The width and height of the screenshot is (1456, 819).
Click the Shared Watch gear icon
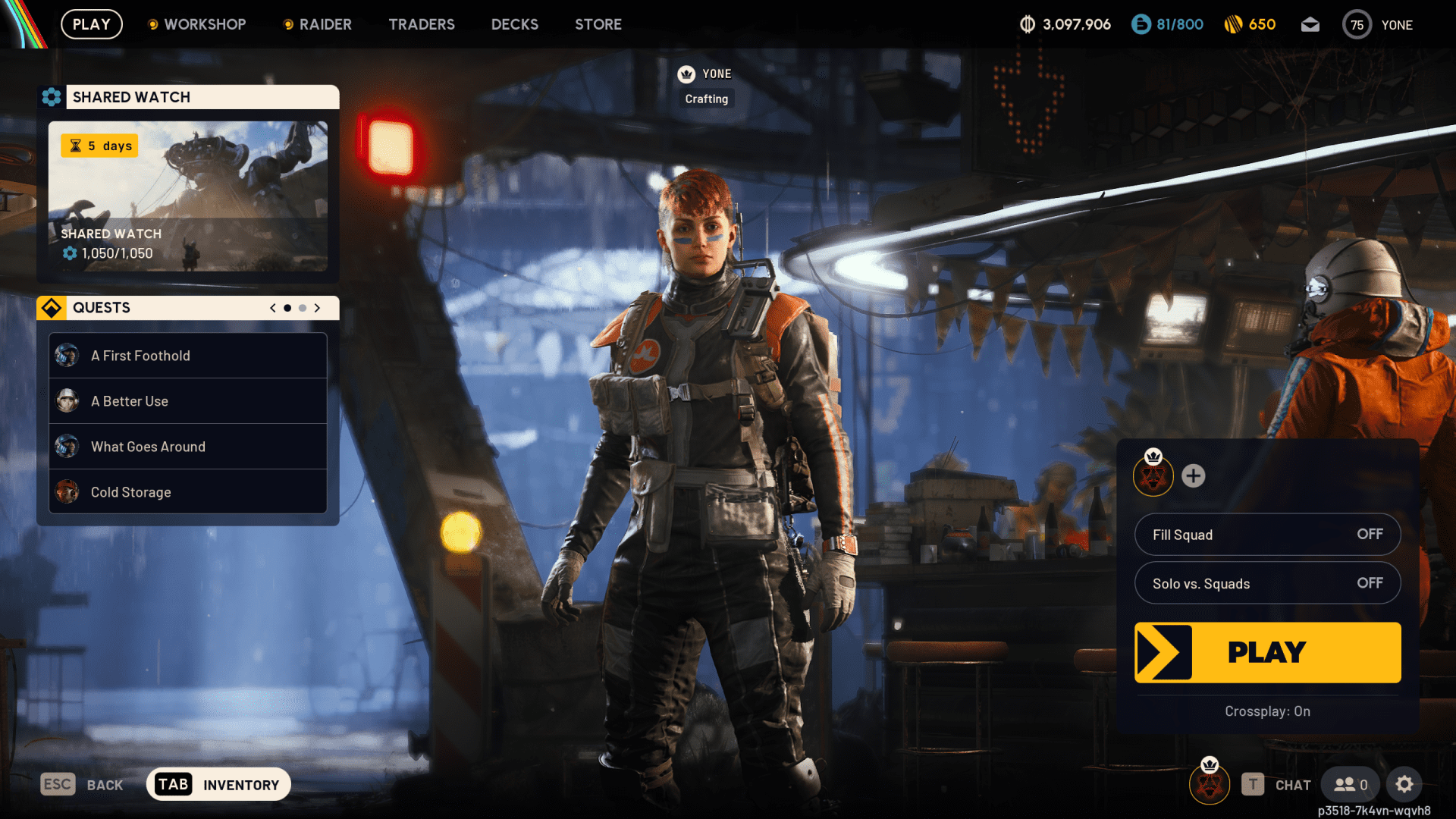(x=52, y=97)
